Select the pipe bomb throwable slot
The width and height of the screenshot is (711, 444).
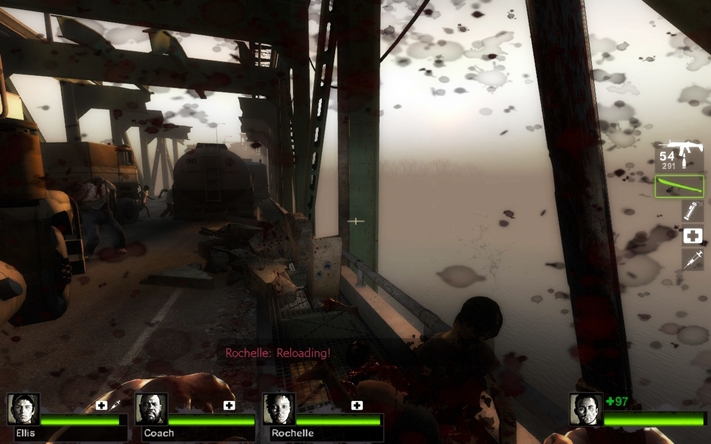(x=692, y=211)
